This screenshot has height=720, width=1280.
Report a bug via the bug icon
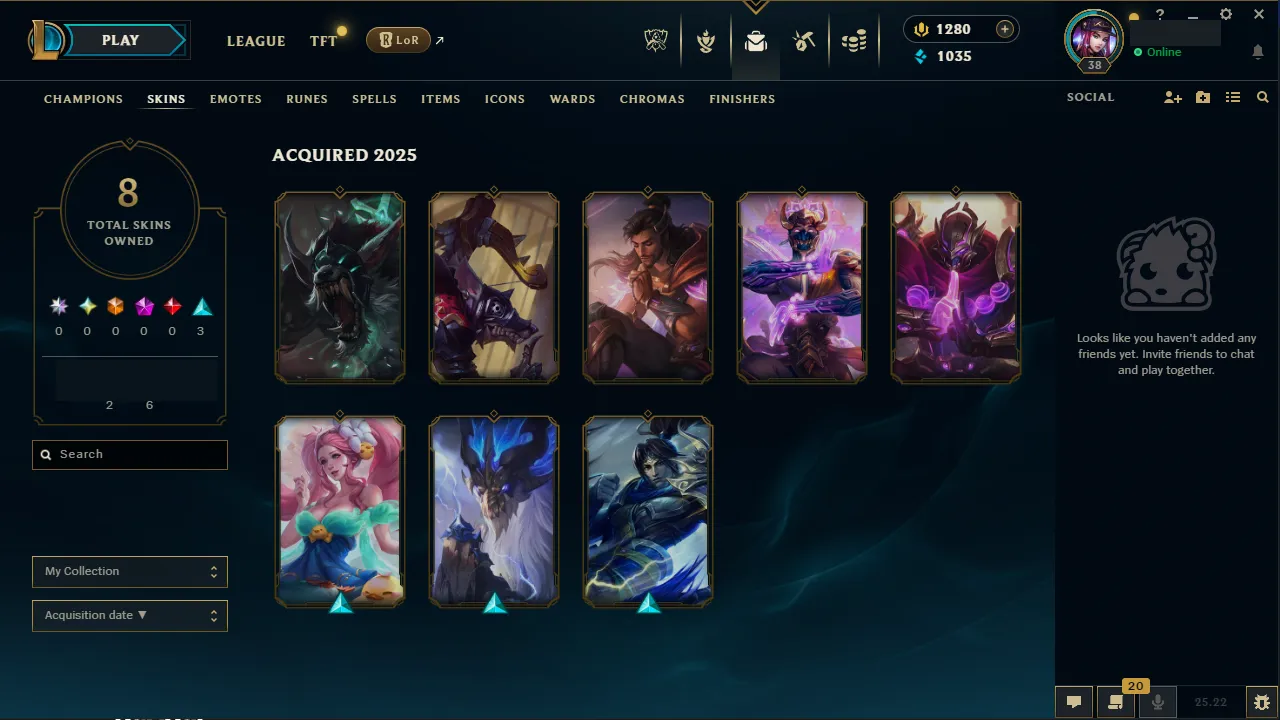tap(1263, 701)
